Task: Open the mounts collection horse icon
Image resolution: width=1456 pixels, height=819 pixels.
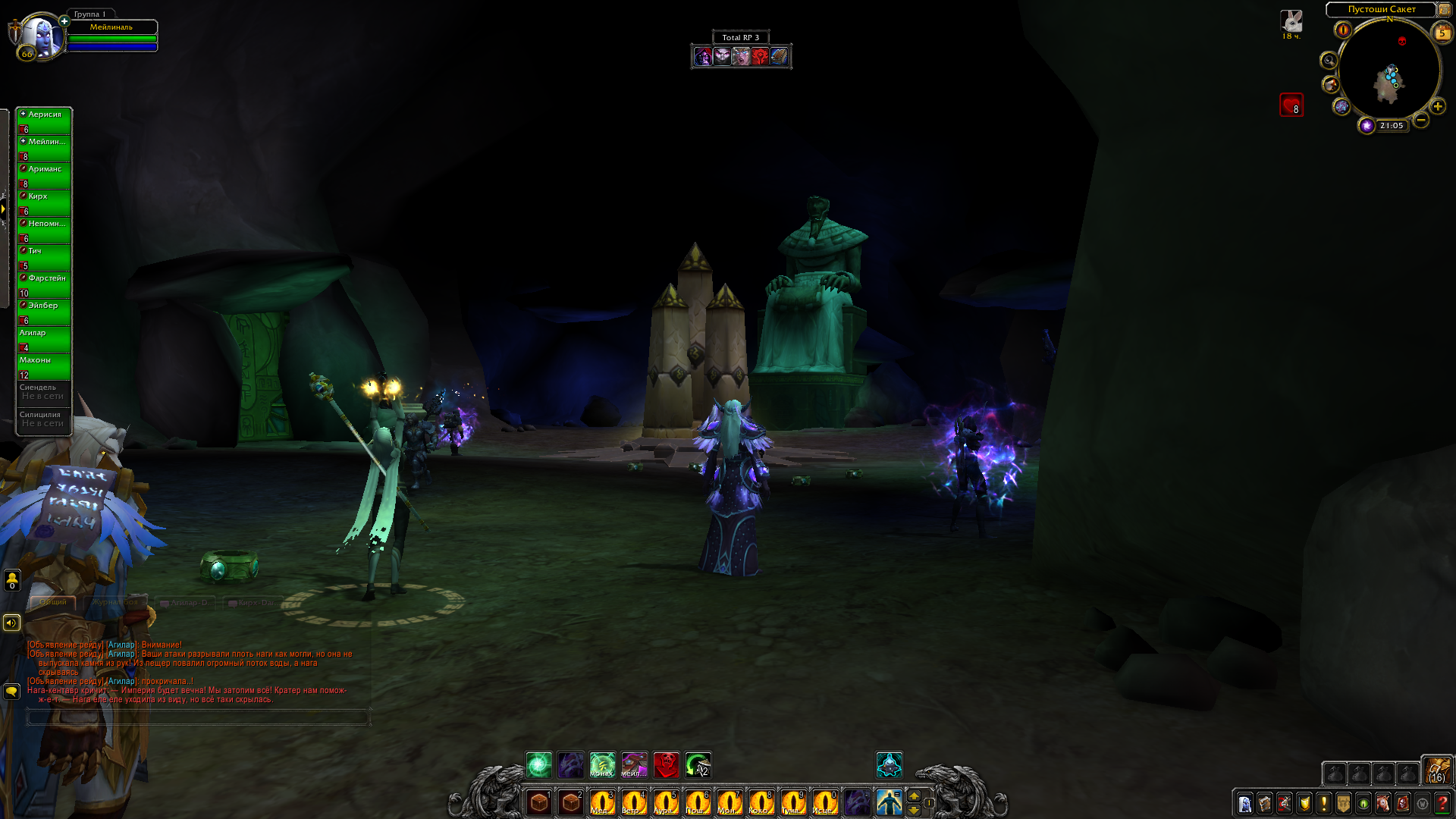Action: (x=1383, y=803)
